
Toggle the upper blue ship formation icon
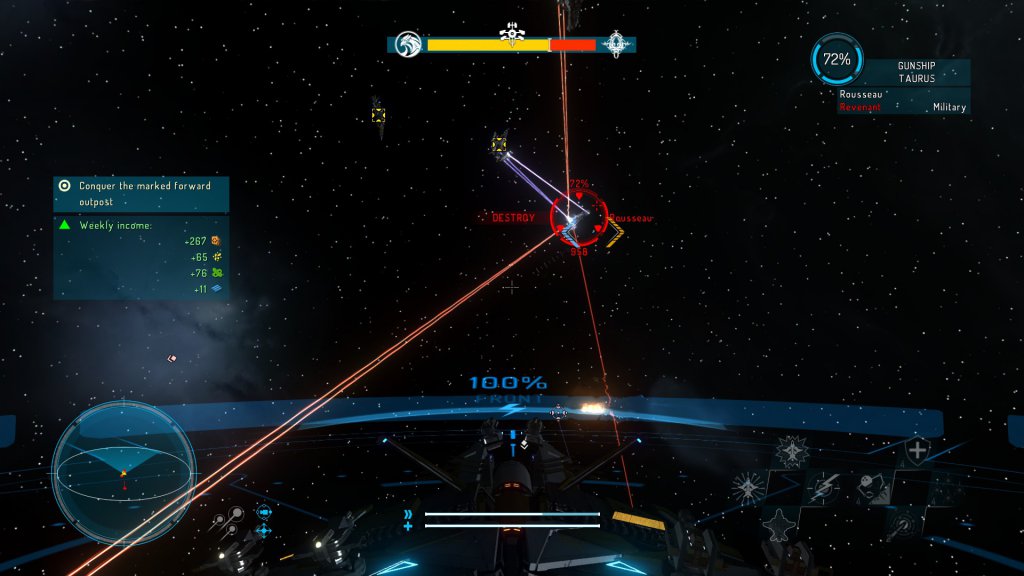pyautogui.click(x=264, y=511)
